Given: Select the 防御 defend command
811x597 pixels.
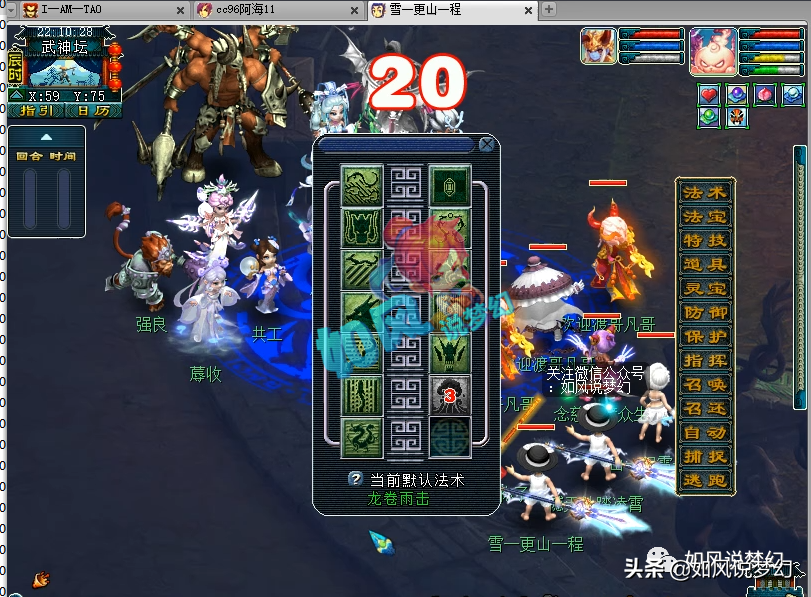Looking at the screenshot, I should (704, 313).
